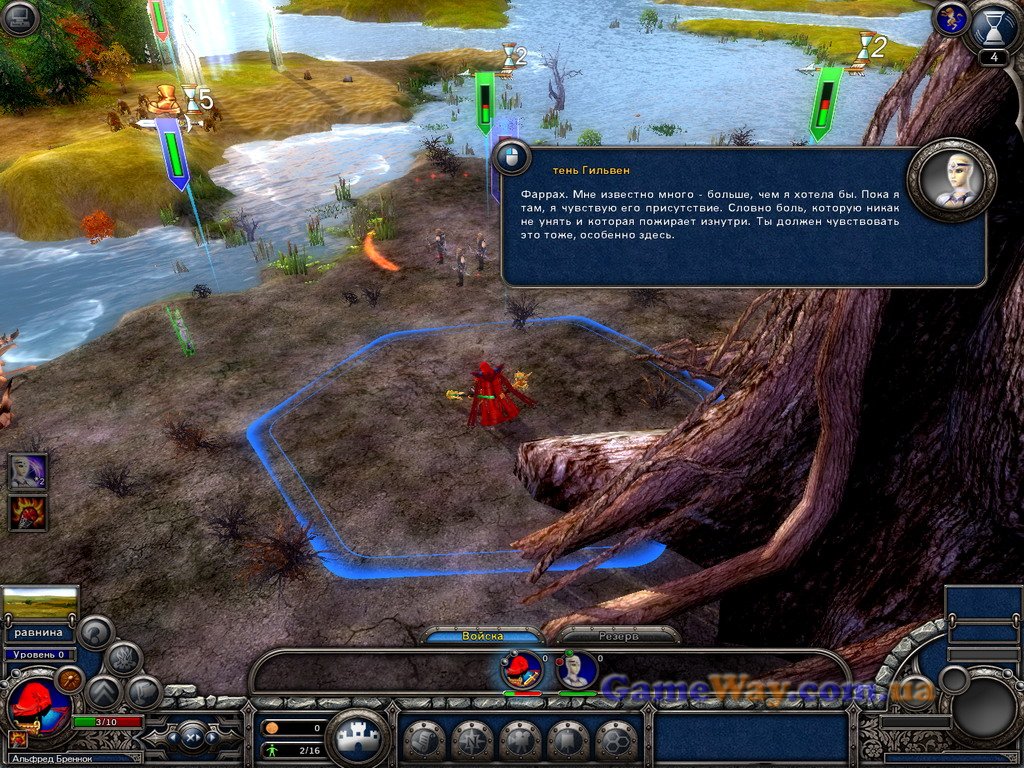The width and height of the screenshot is (1024, 768).
Task: Click the flag round button
Action: (x=144, y=692)
